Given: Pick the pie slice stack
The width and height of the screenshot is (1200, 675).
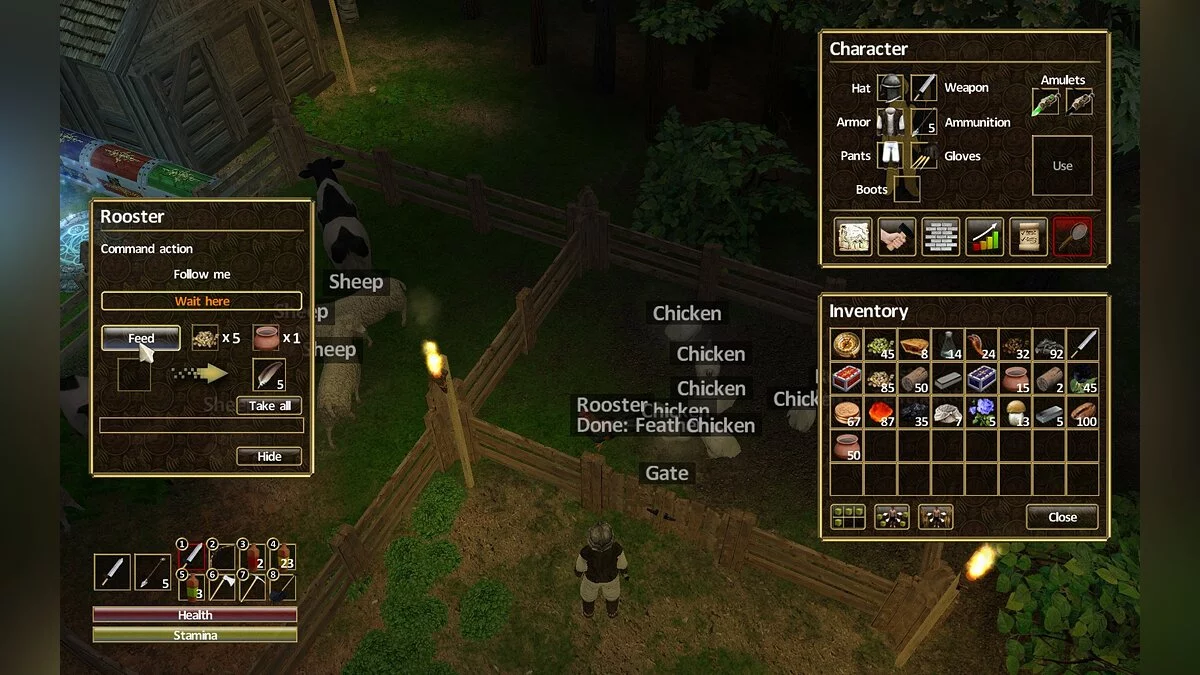Looking at the screenshot, I should coord(914,345).
